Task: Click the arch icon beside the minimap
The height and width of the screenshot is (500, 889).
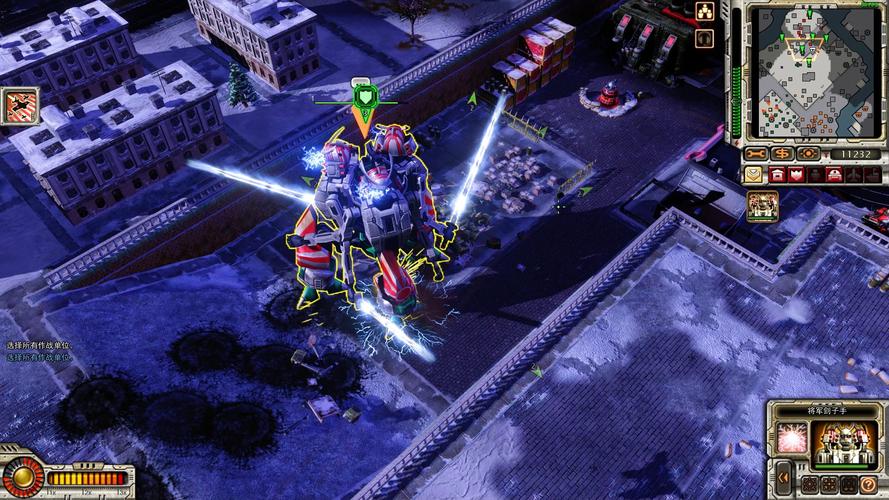Action: 704,38
